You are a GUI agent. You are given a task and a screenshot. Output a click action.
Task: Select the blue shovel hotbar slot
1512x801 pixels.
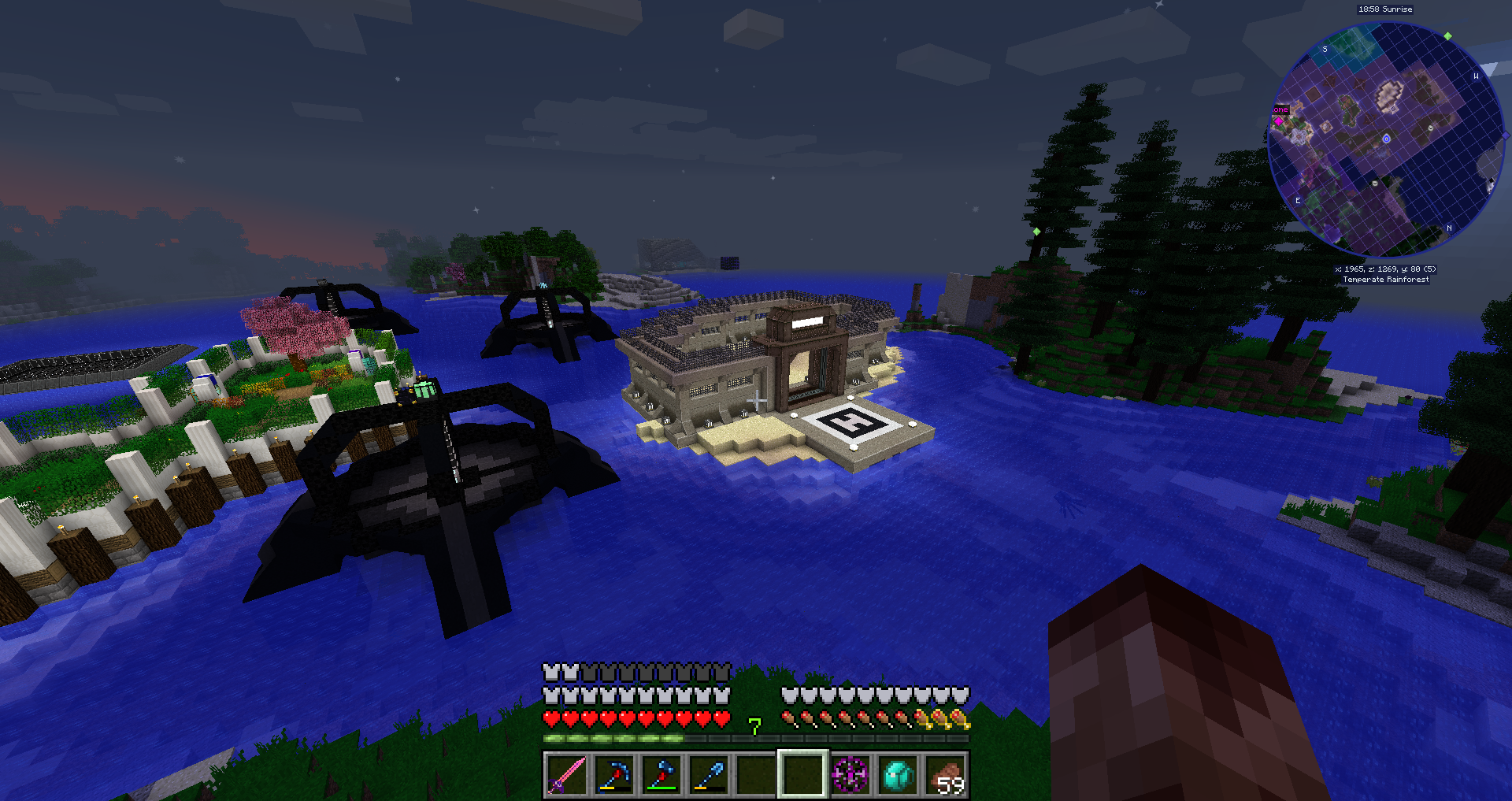[709, 775]
